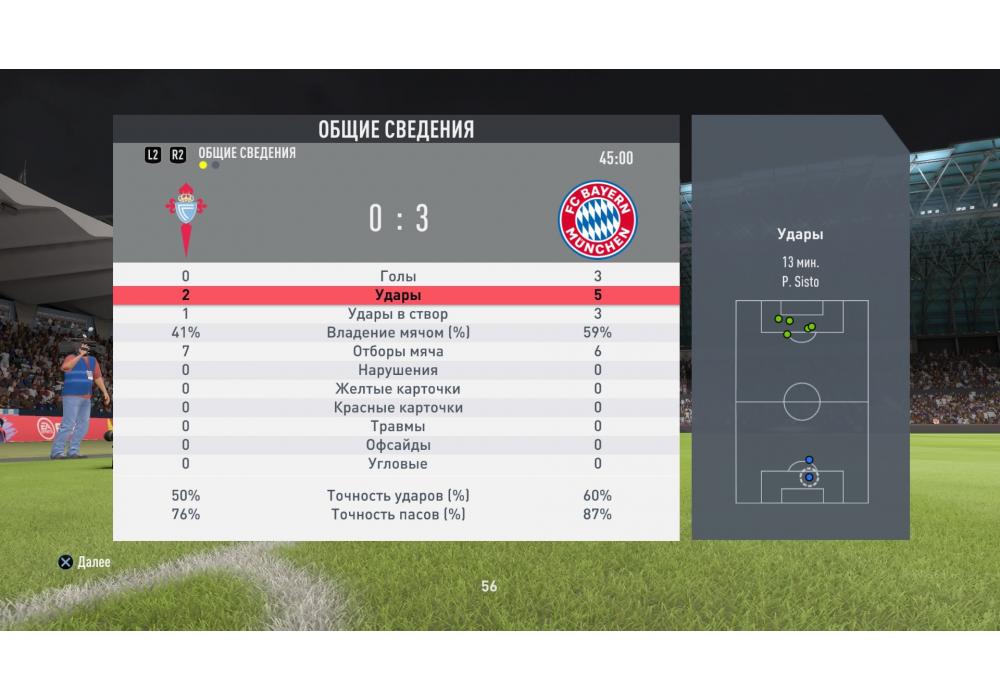Image resolution: width=1000 pixels, height=700 pixels.
Task: Choose the highlighted "Удары" row
Action: click(x=397, y=295)
